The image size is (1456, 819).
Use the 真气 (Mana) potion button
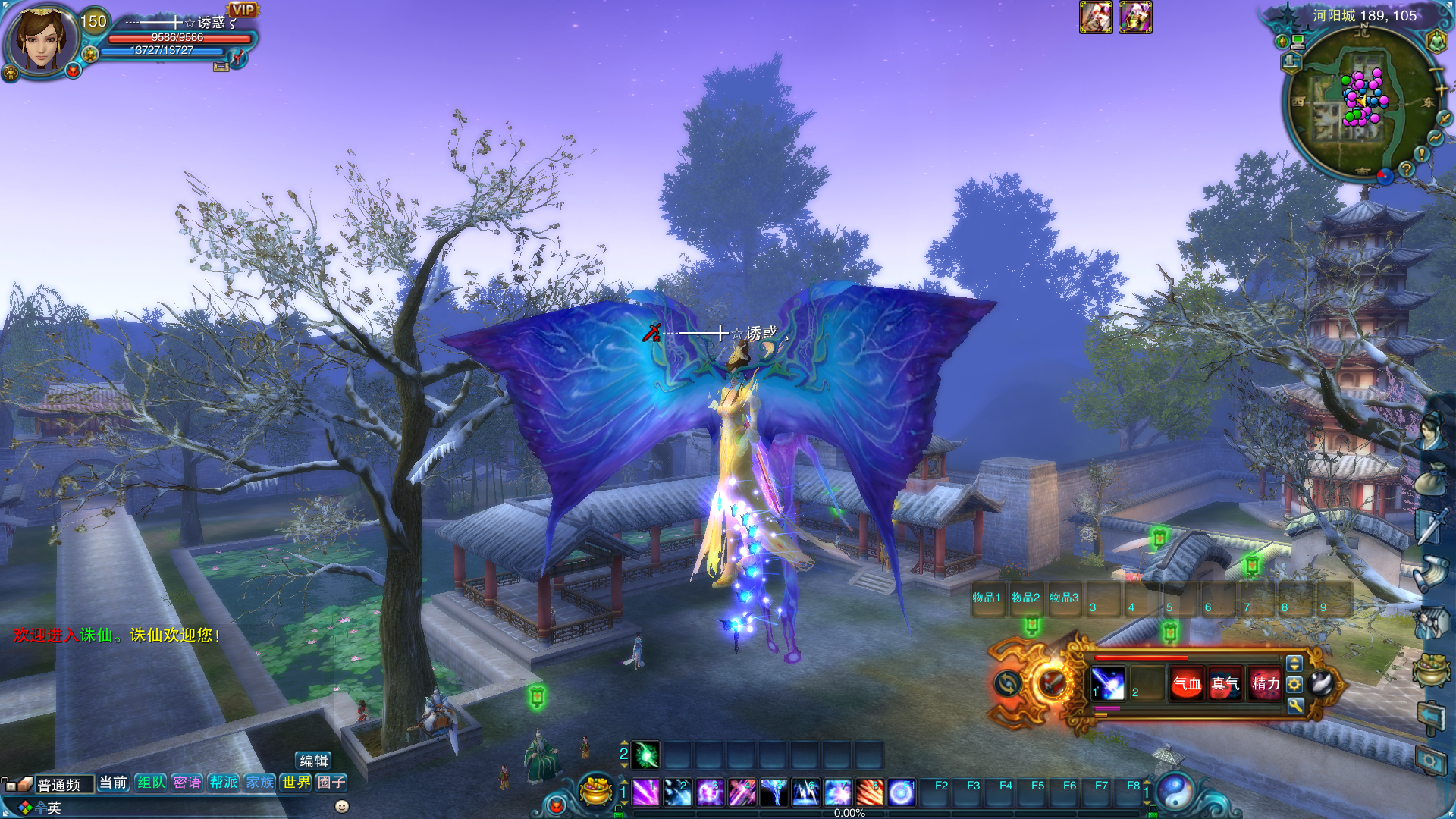pyautogui.click(x=1225, y=684)
